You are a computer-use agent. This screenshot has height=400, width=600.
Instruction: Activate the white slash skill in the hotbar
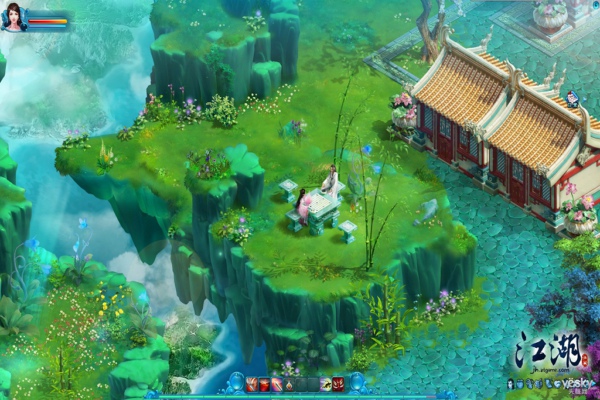251,384
